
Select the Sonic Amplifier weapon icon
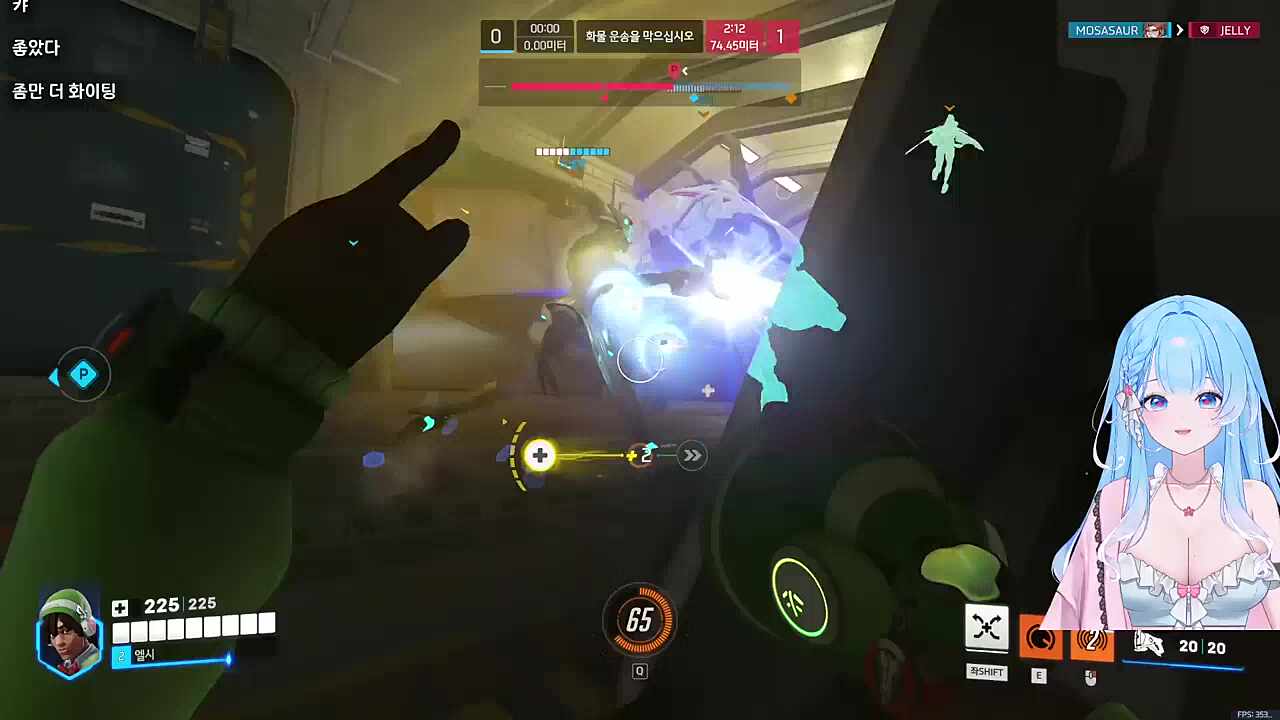click(1149, 645)
